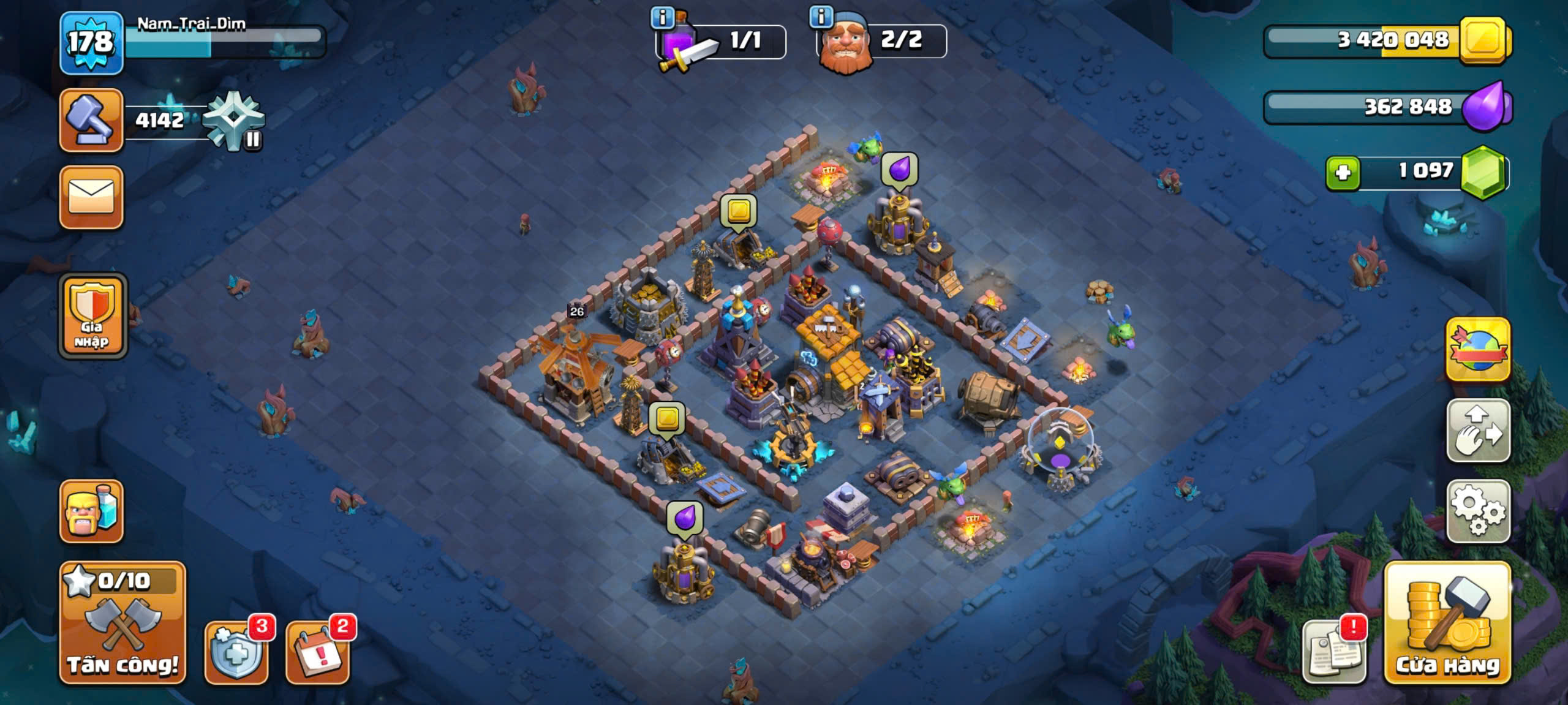Start a battle with Tấn công button
This screenshot has height=705, width=1568.
(123, 623)
